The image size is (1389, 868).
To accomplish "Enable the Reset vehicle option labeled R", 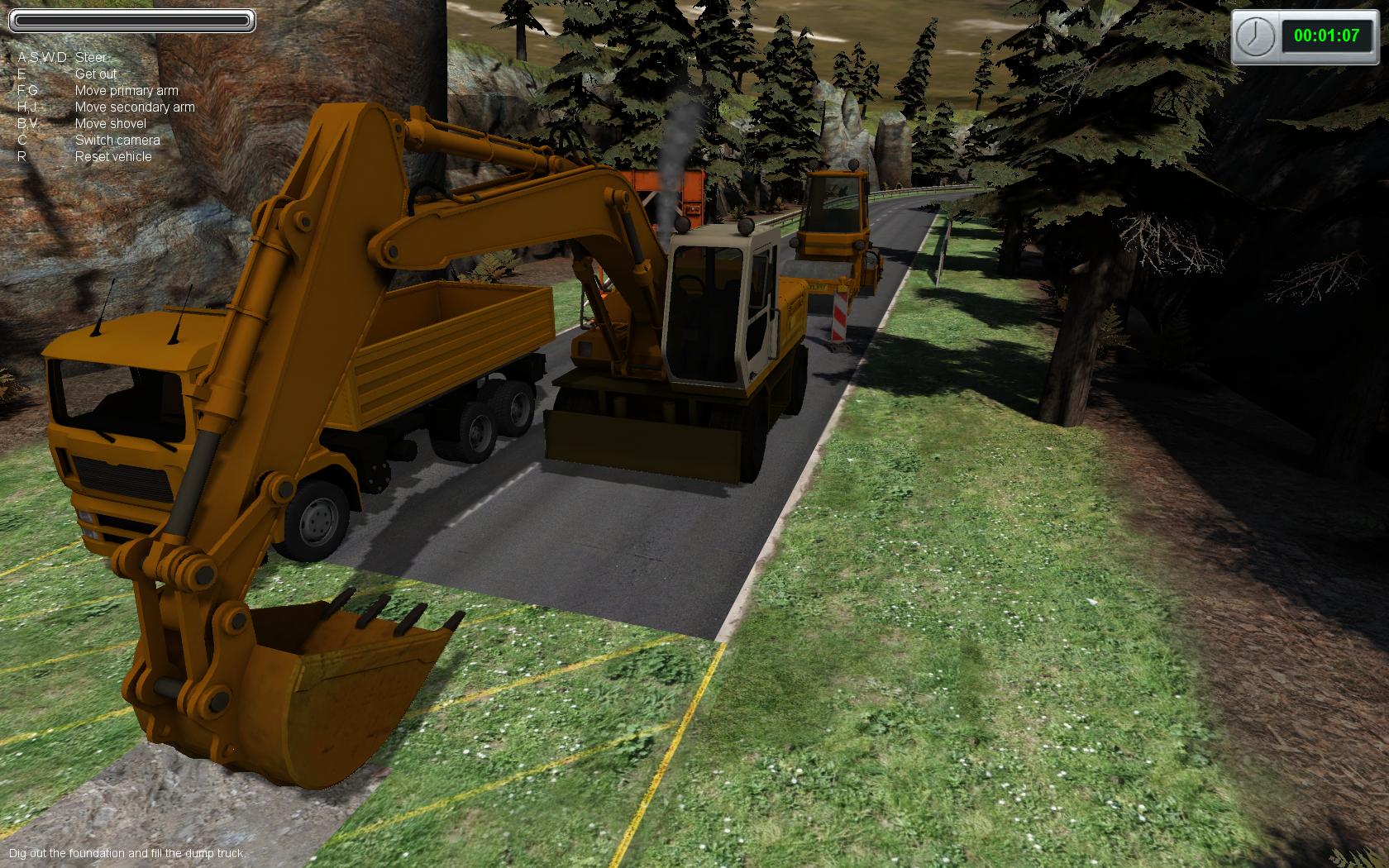I will click(x=113, y=156).
